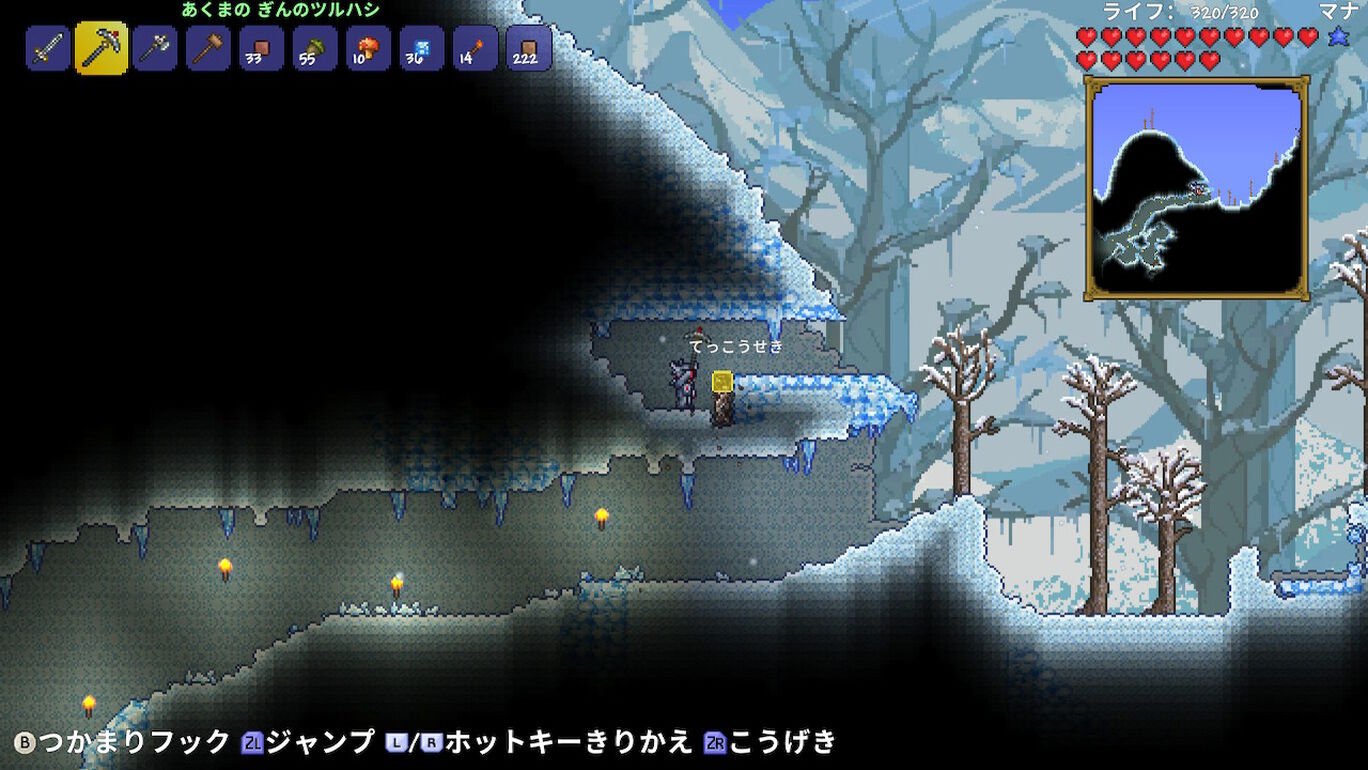1368x770 pixels.
Task: Click the highlighted てっこうせき iron ore block
Action: 721,383
